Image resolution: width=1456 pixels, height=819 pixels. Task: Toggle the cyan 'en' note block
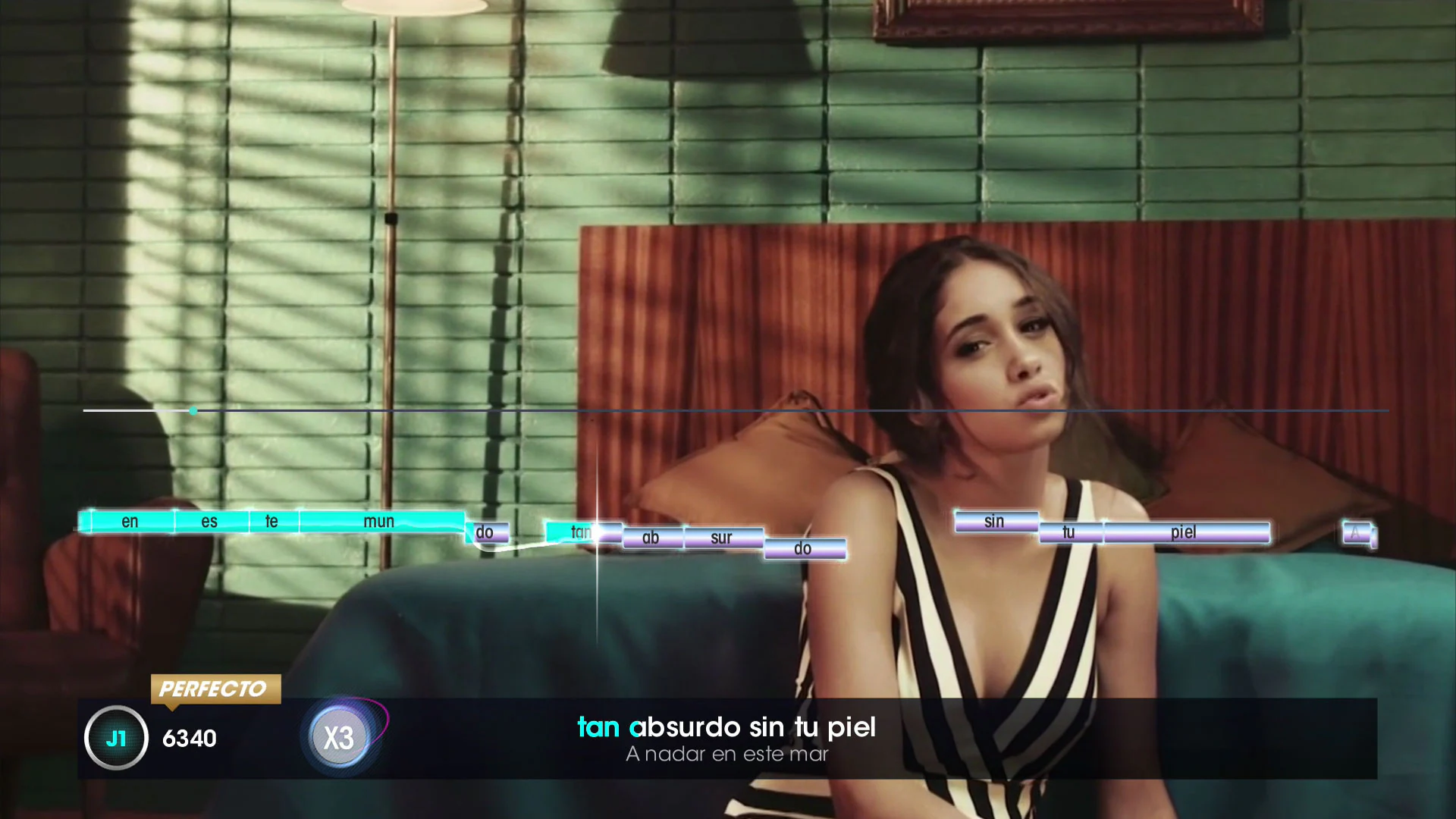(x=130, y=522)
